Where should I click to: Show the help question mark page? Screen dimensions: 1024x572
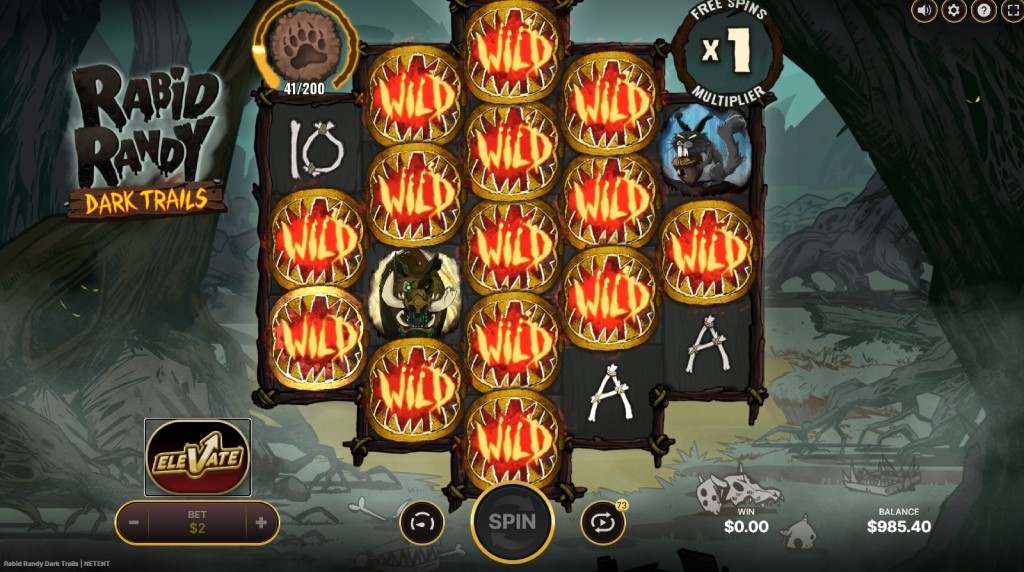click(983, 11)
